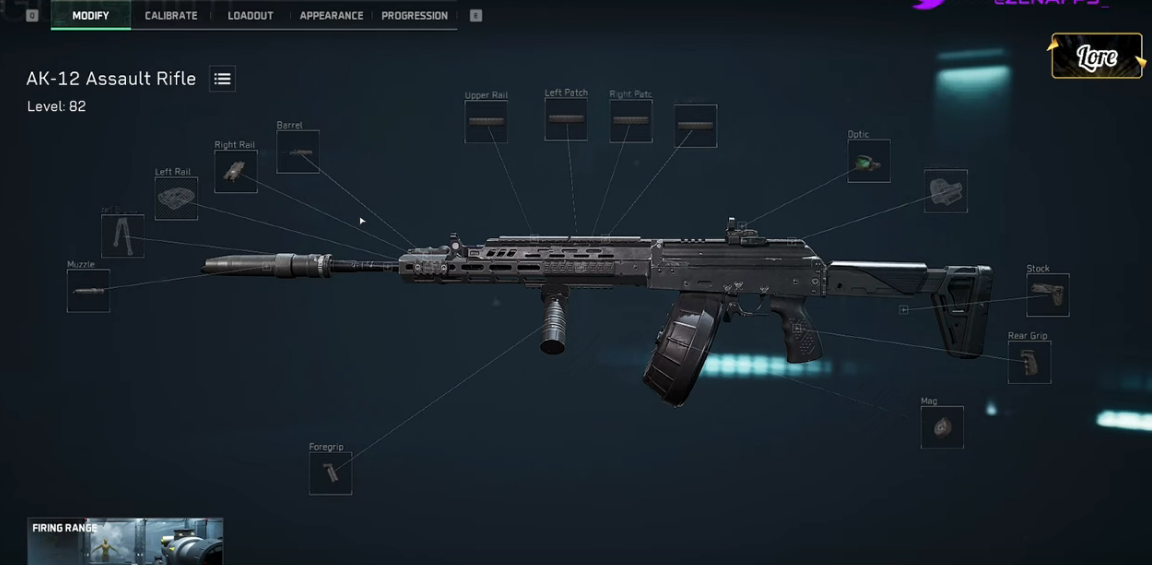
Task: Open the Stock attachment slot
Action: click(x=1047, y=295)
